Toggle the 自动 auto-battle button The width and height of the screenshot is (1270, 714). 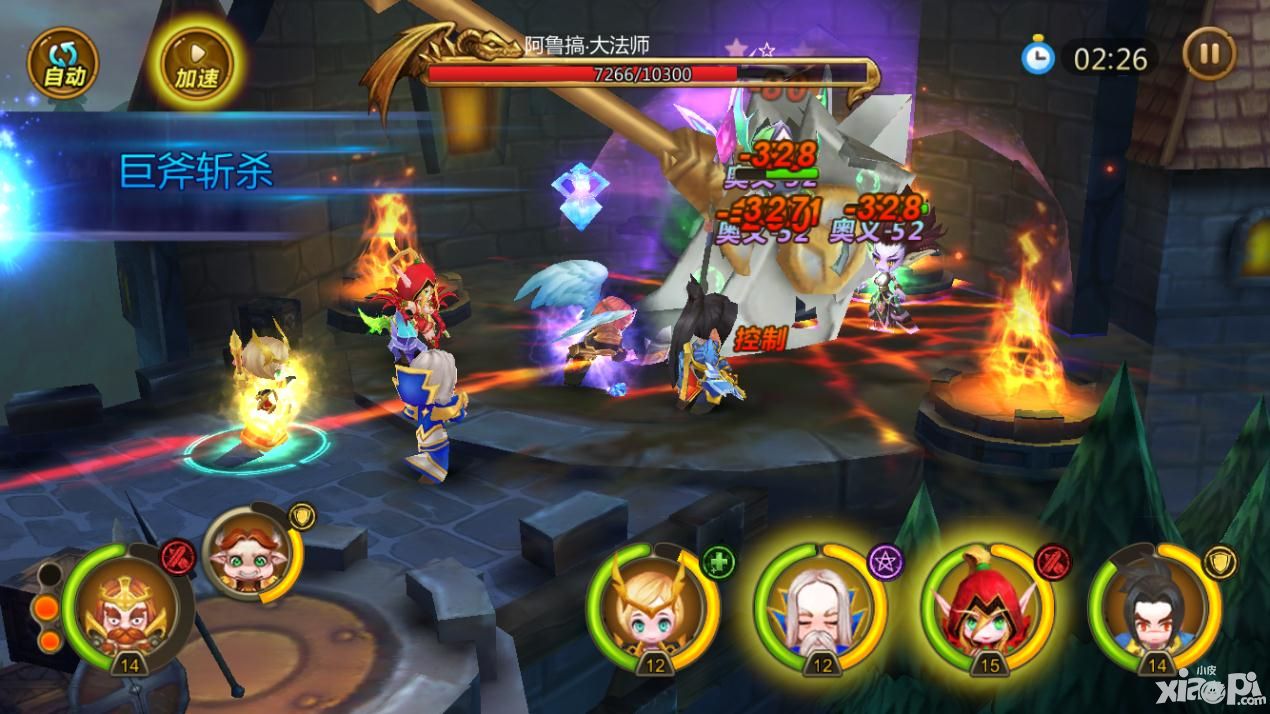point(63,63)
